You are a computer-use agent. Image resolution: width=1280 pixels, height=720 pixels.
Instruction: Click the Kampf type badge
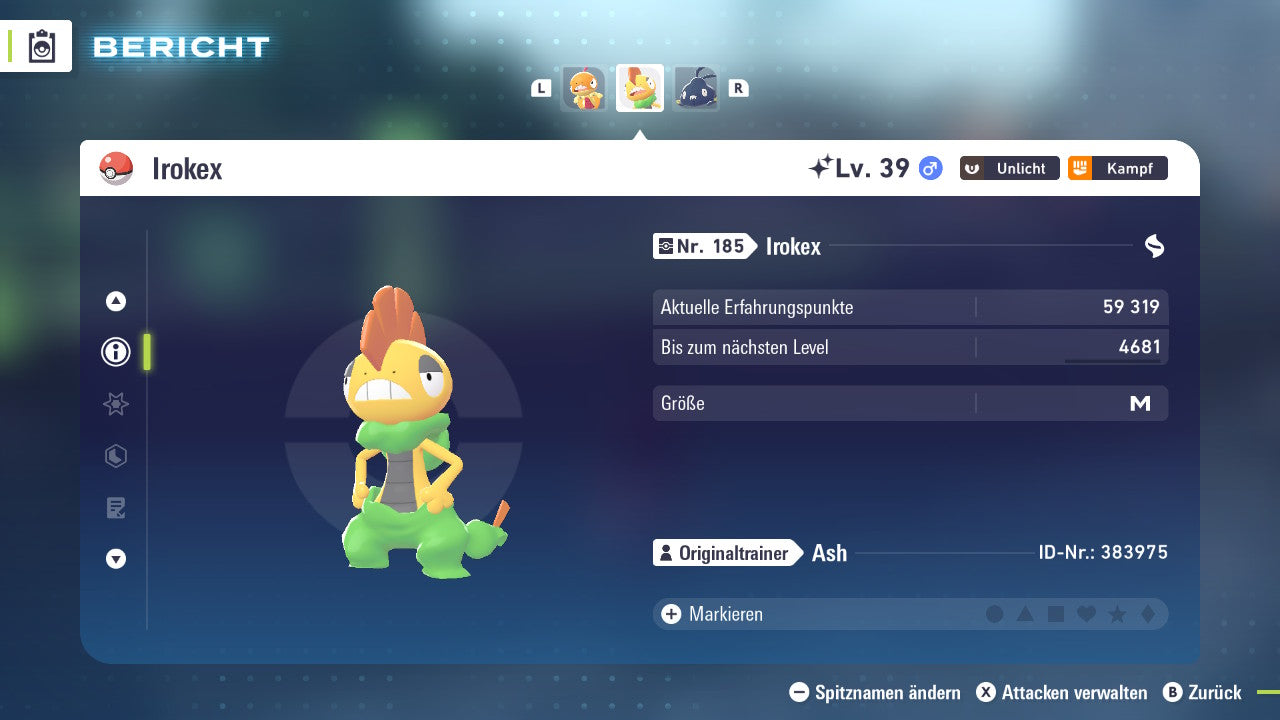1117,168
